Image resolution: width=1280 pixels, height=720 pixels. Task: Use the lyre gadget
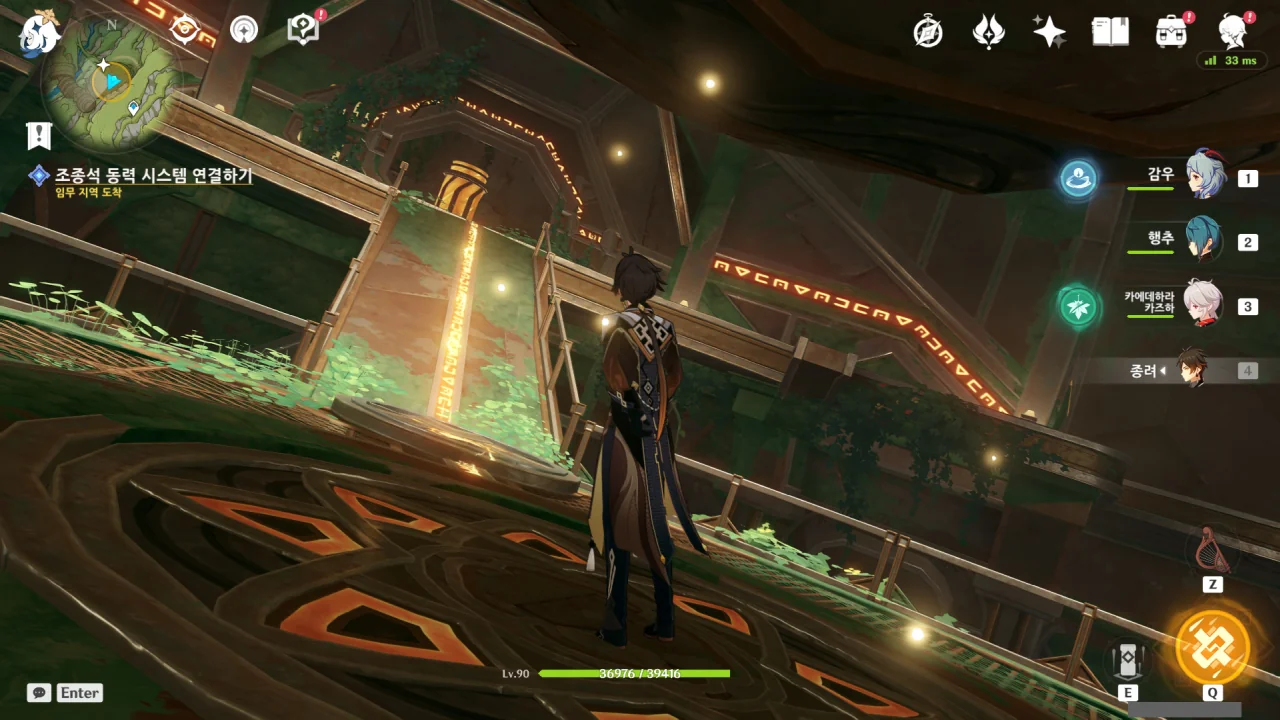(1212, 549)
